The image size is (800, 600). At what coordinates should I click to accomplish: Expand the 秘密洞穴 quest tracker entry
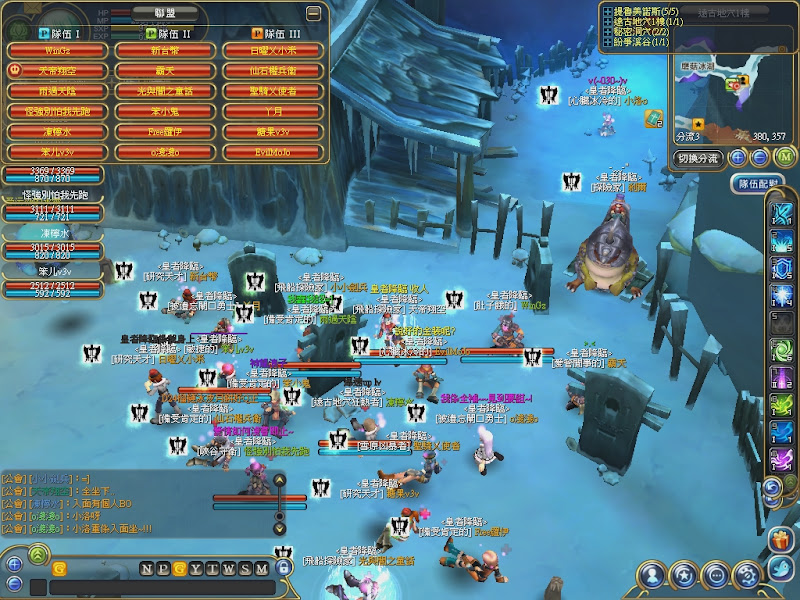tap(606, 31)
